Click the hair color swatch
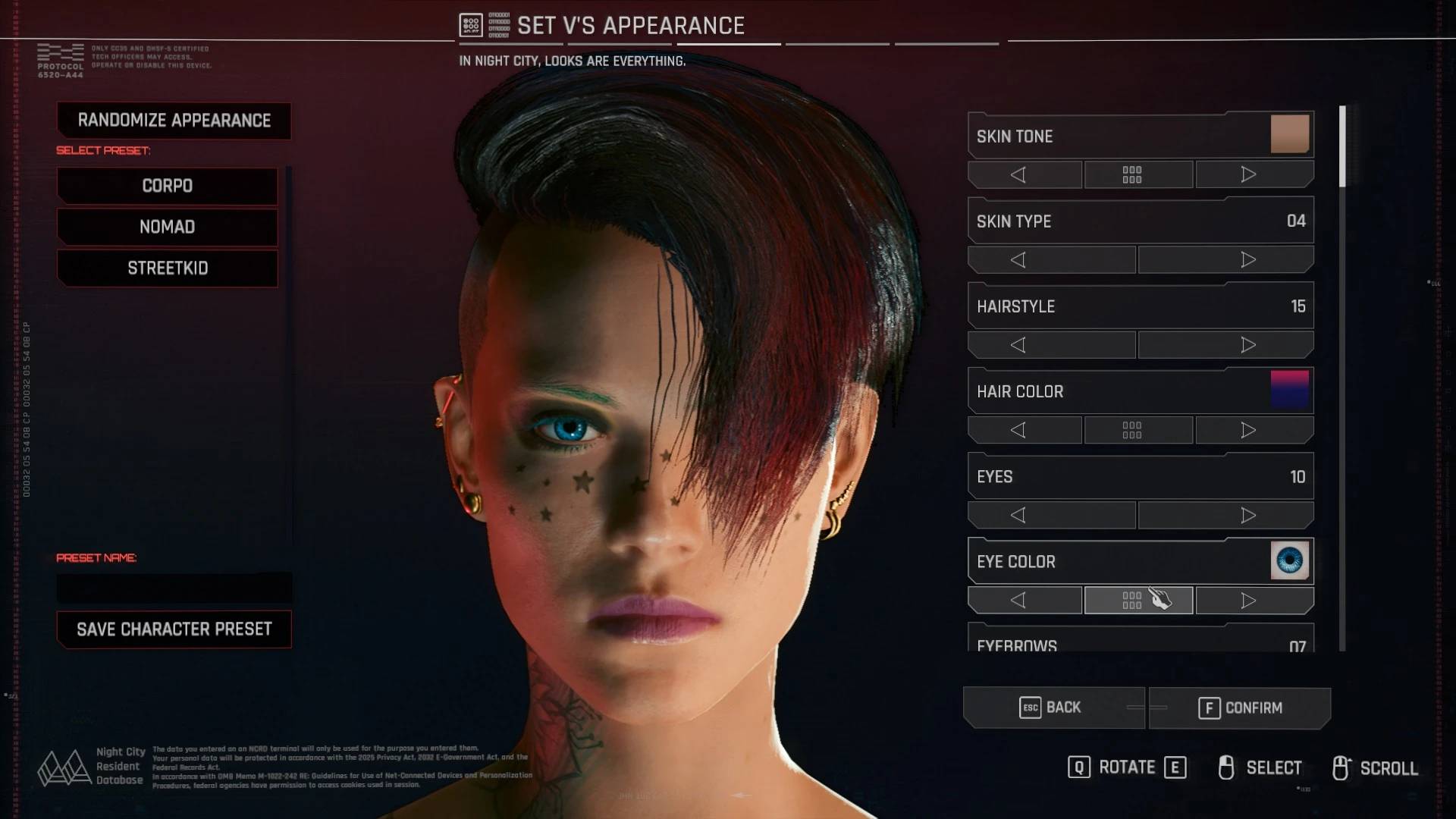Screen dimensions: 1456x819 tap(1289, 390)
